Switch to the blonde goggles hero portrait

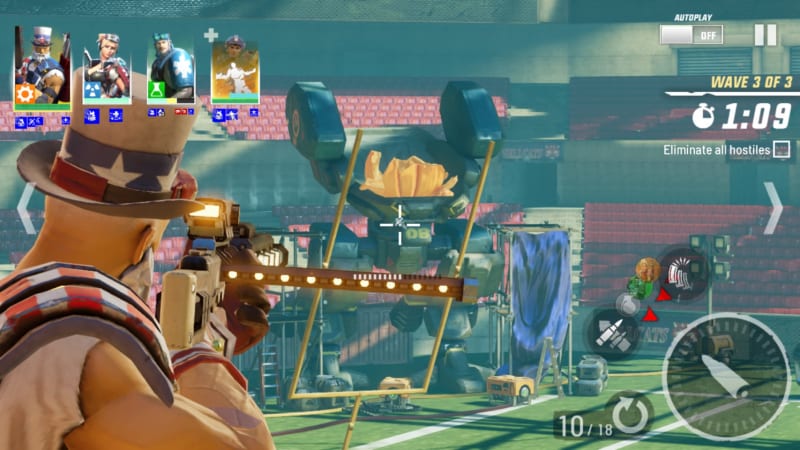105,68
